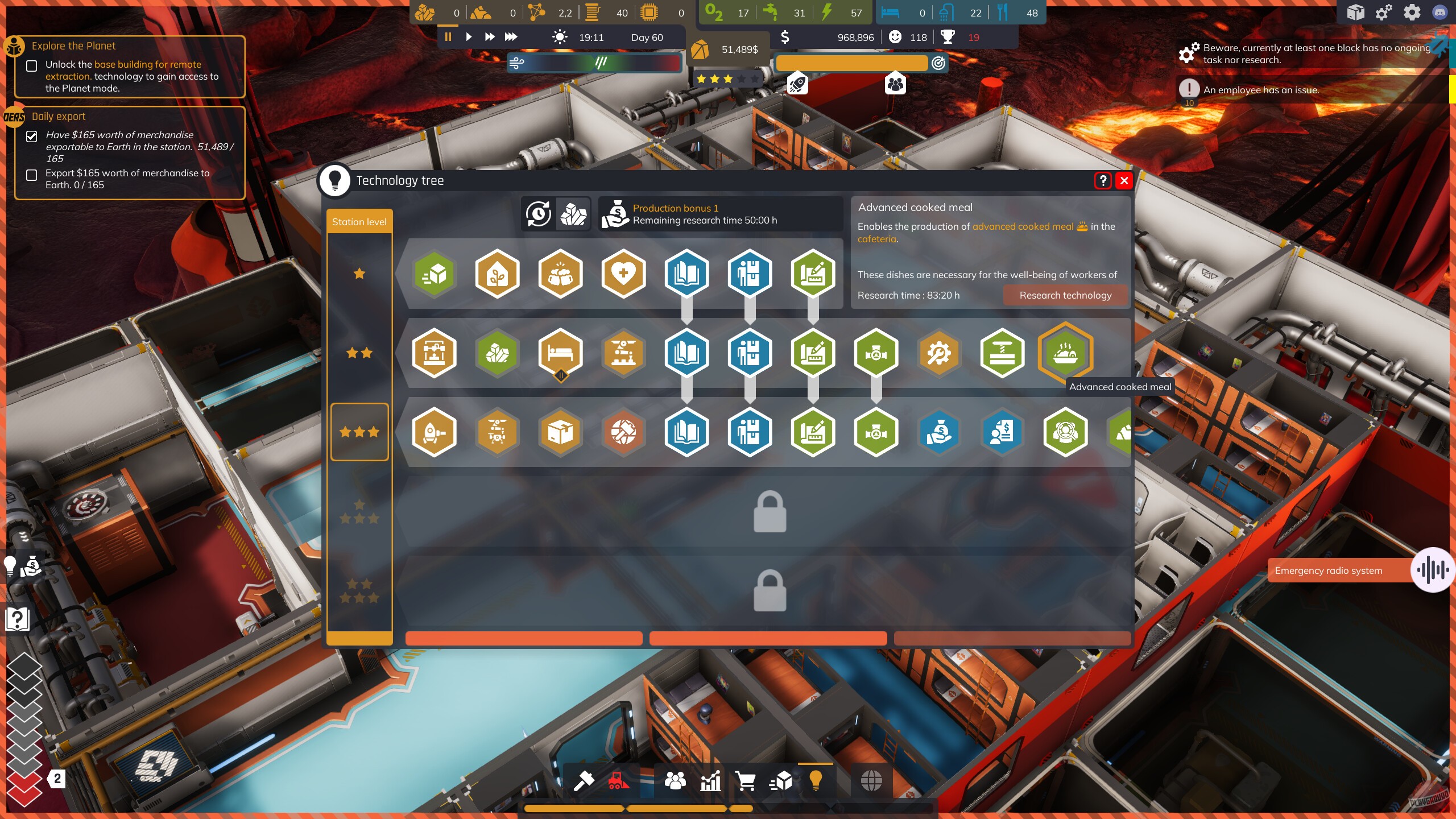The height and width of the screenshot is (819, 1456).
Task: Click the bed technology icon in row two
Action: coord(561,353)
